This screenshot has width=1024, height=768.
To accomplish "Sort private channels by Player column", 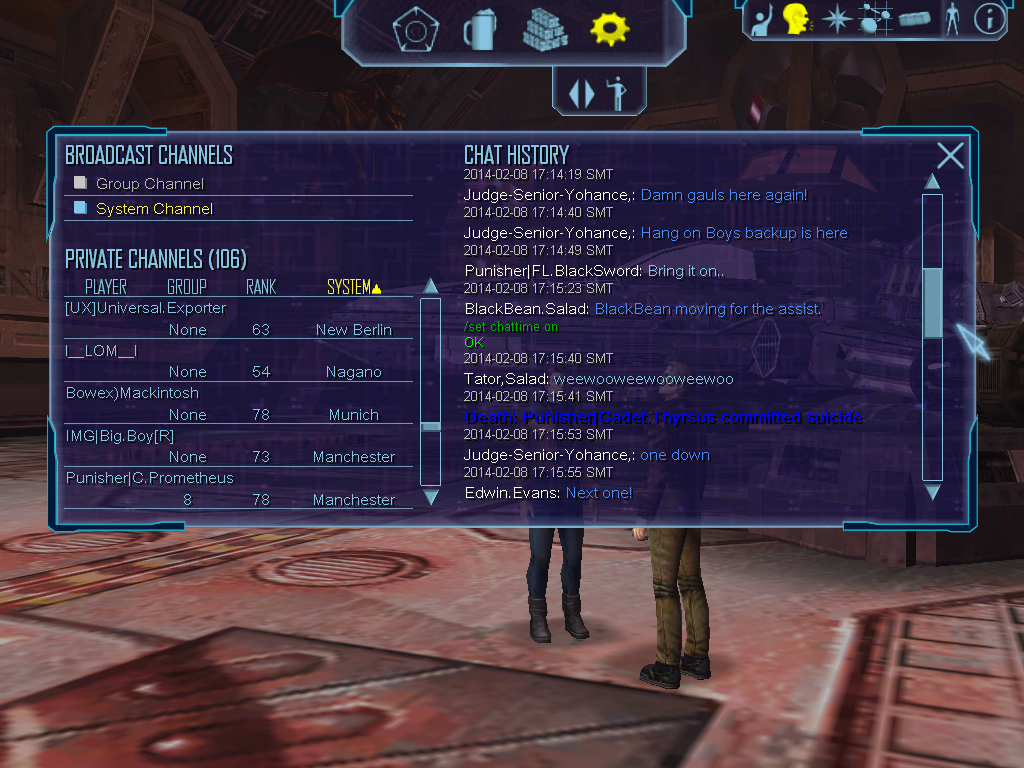I will click(x=106, y=287).
